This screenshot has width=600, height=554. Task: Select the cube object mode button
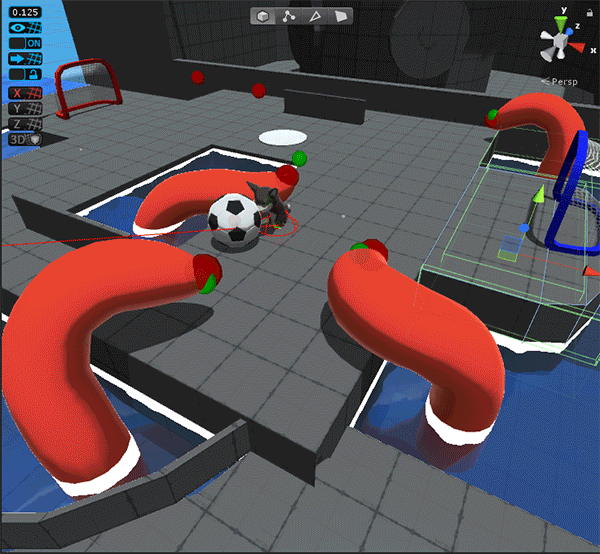tap(263, 16)
